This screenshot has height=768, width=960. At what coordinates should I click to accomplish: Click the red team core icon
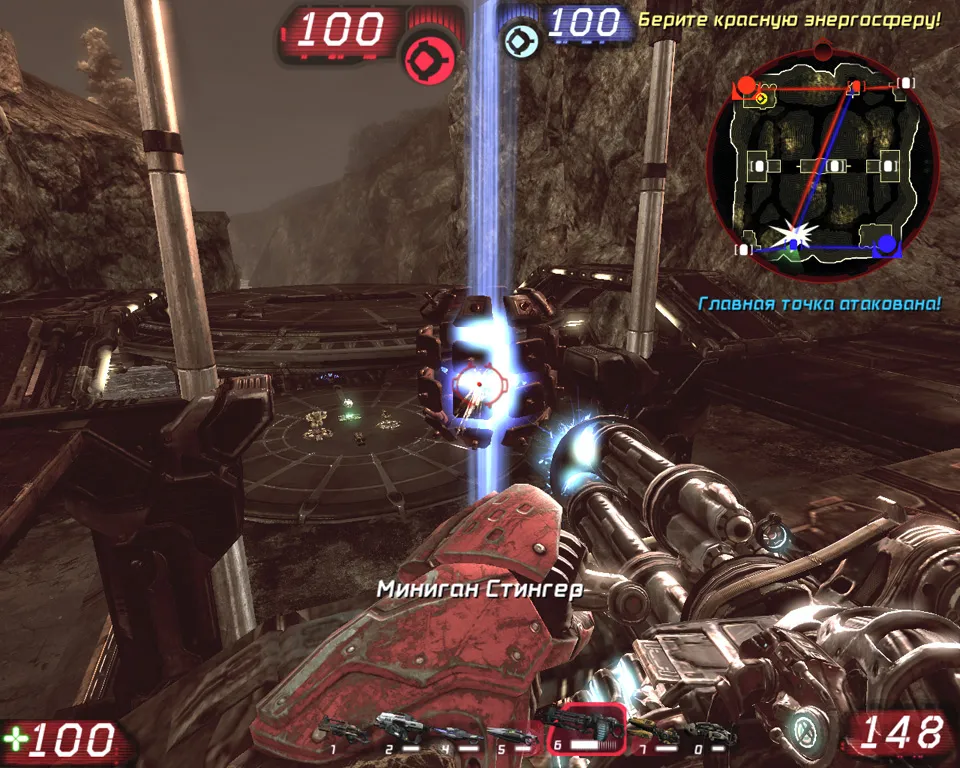431,59
